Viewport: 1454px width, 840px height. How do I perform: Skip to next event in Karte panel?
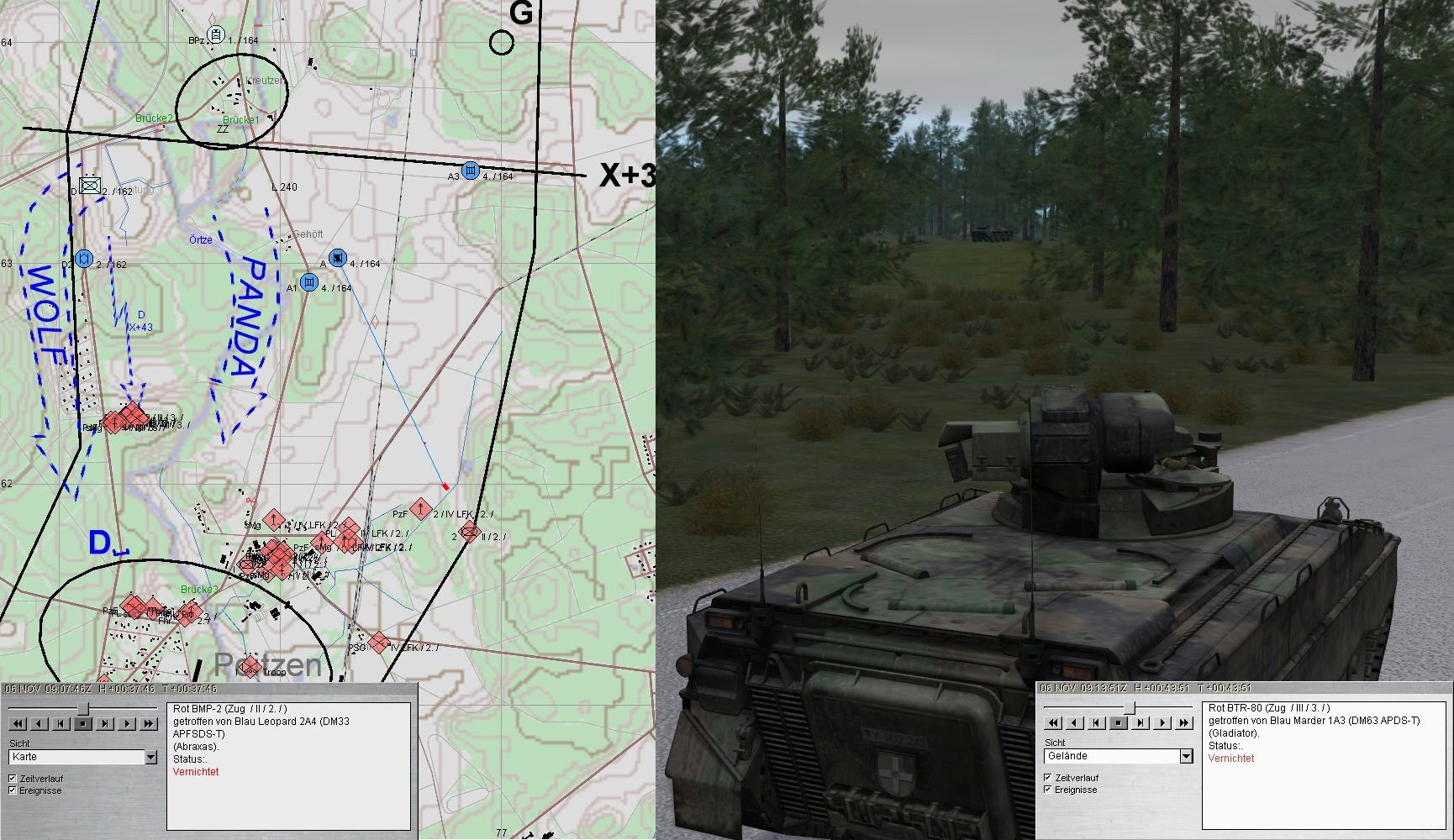(x=105, y=723)
